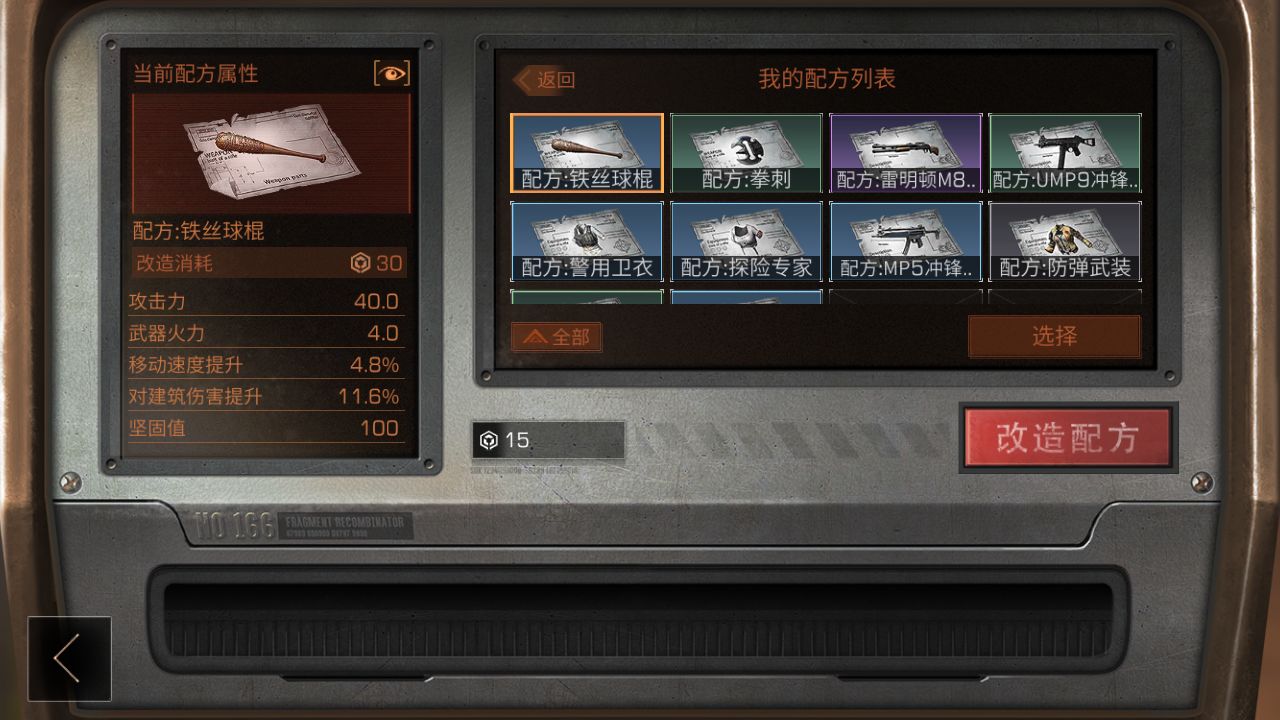Click the red 改造配方 button
The width and height of the screenshot is (1280, 720).
(1067, 438)
